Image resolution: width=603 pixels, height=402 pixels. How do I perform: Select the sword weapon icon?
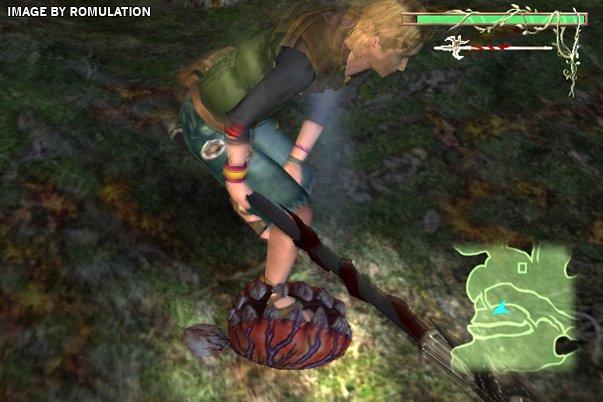point(455,46)
